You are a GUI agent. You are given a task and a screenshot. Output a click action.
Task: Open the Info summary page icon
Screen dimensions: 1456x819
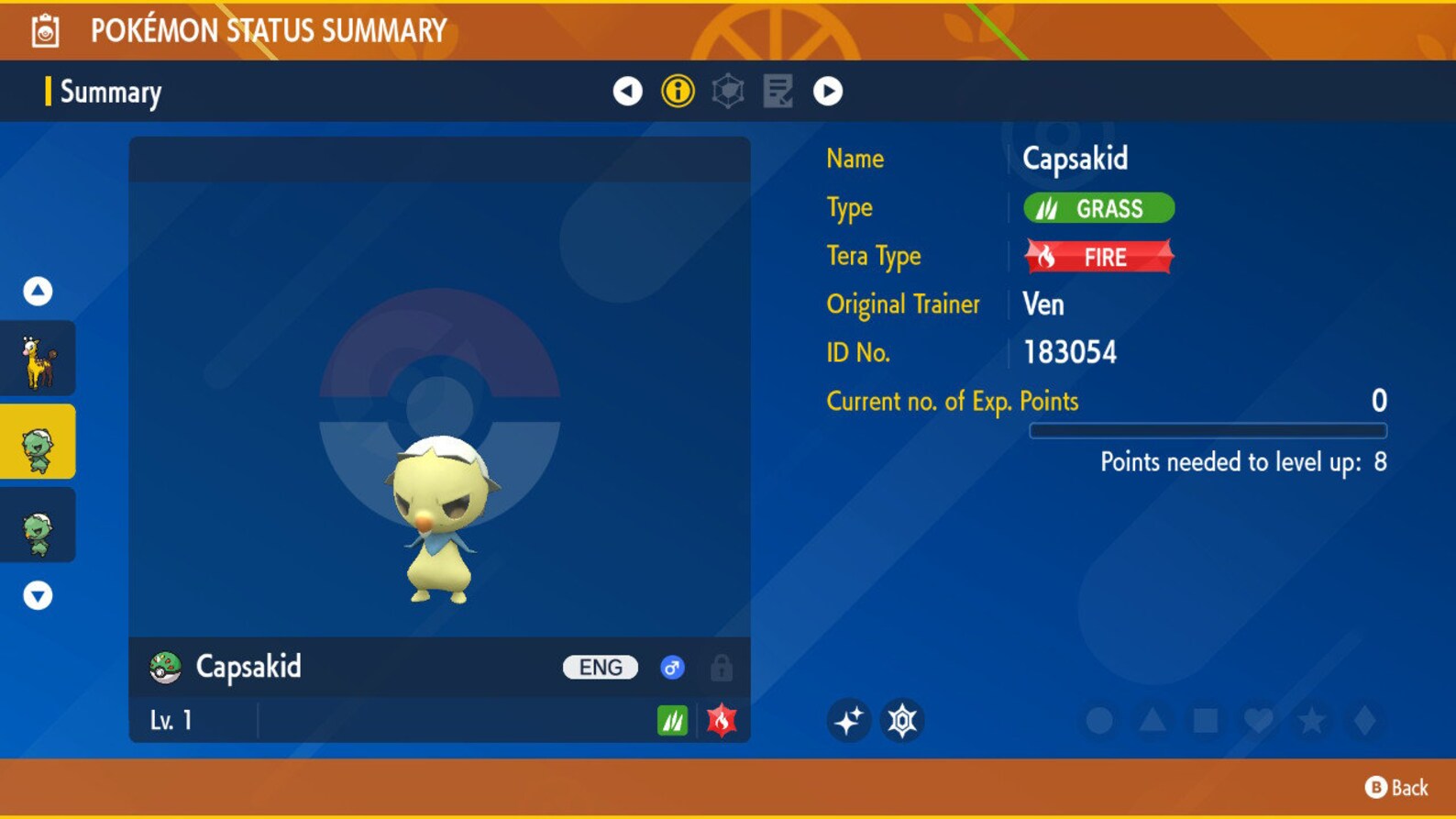click(x=677, y=91)
